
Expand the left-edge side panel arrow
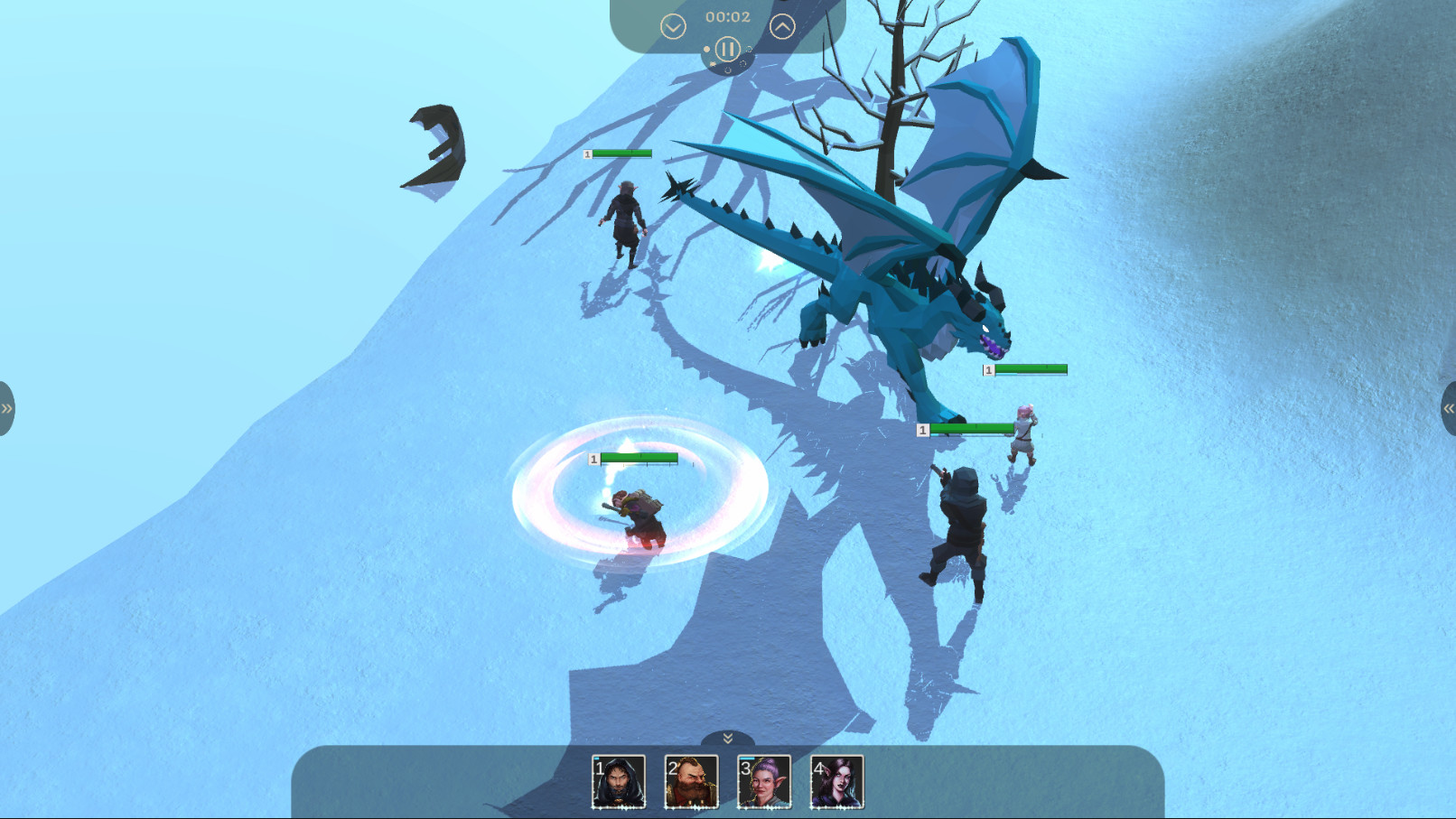coord(6,408)
